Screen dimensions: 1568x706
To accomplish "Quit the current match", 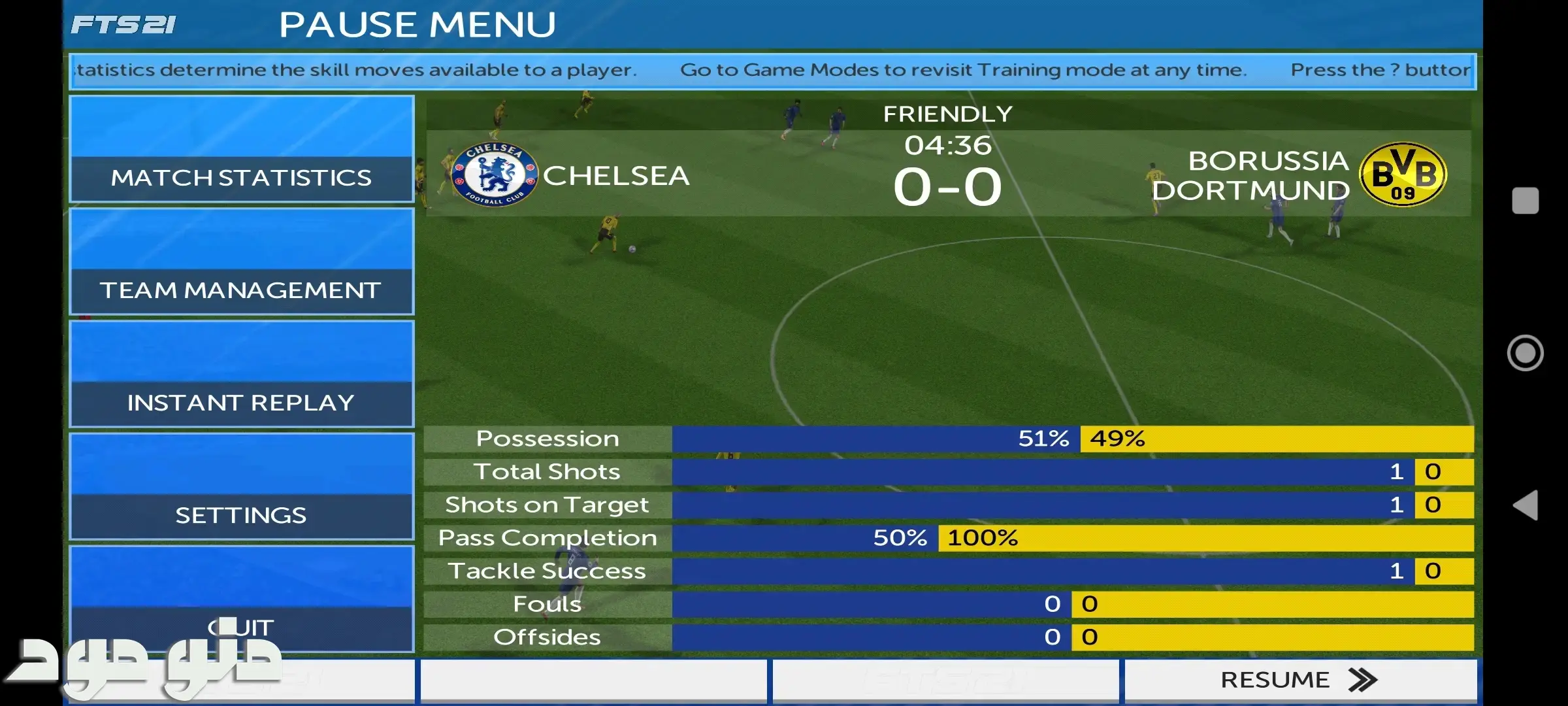I will point(241,598).
